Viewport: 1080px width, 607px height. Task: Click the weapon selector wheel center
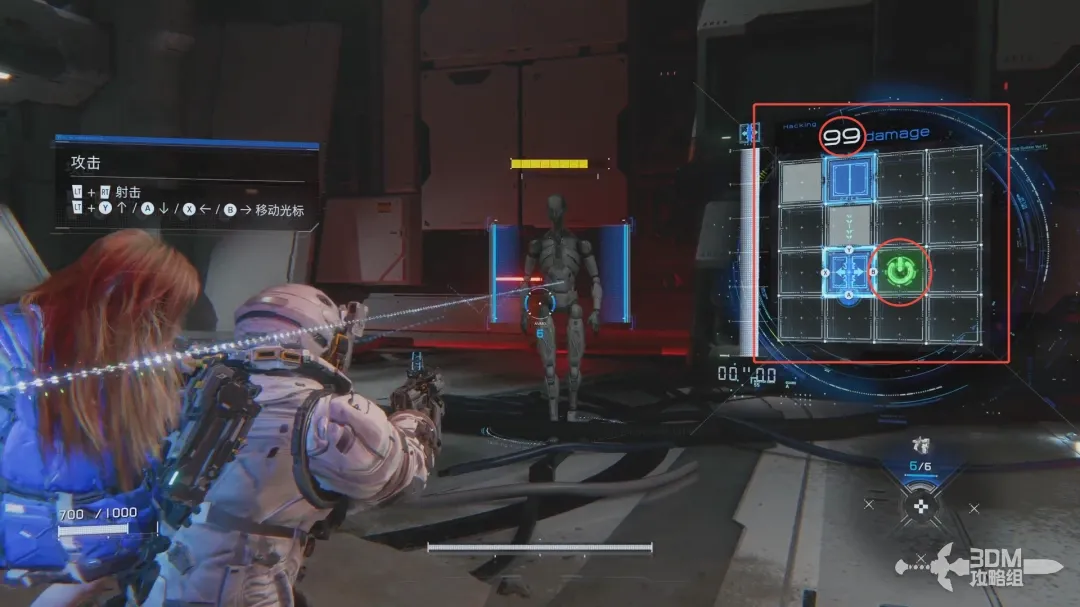[920, 506]
